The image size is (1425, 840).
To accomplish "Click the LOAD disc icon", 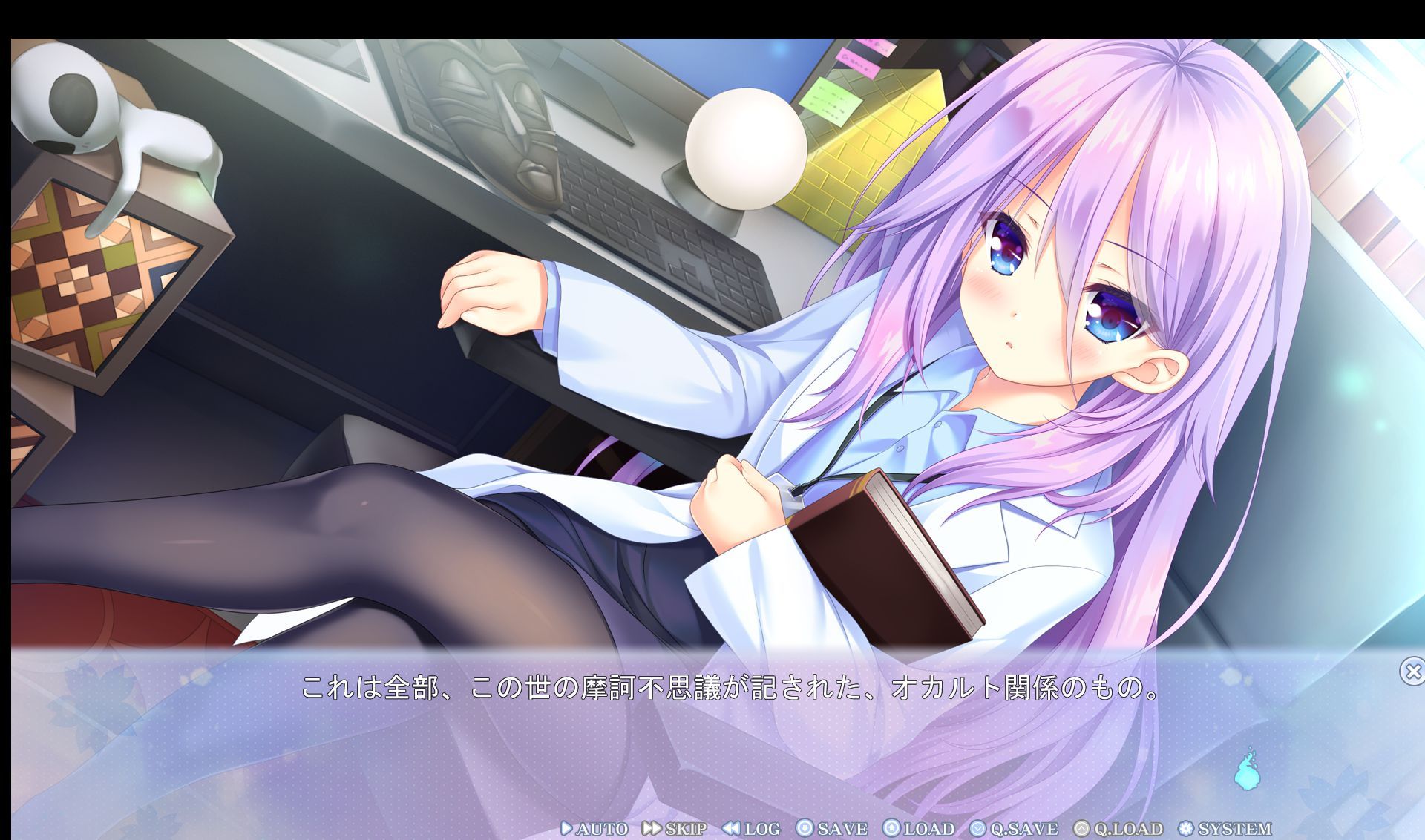I will coord(891,828).
